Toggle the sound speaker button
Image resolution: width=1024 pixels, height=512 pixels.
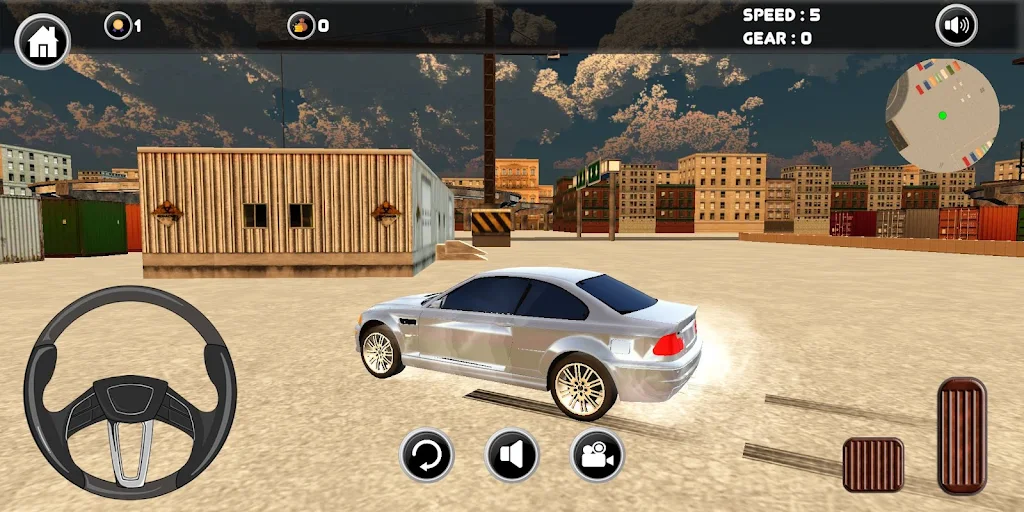pos(956,26)
